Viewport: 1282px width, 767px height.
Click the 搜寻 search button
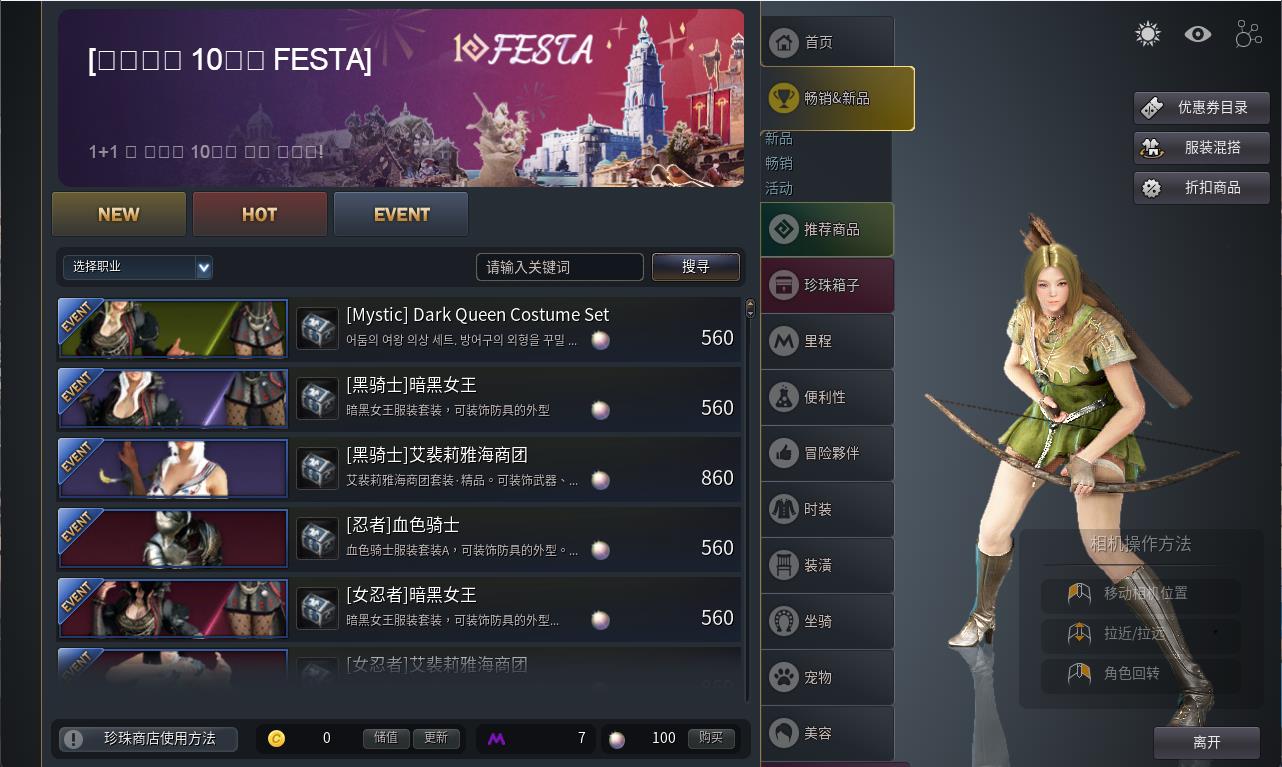(x=696, y=267)
